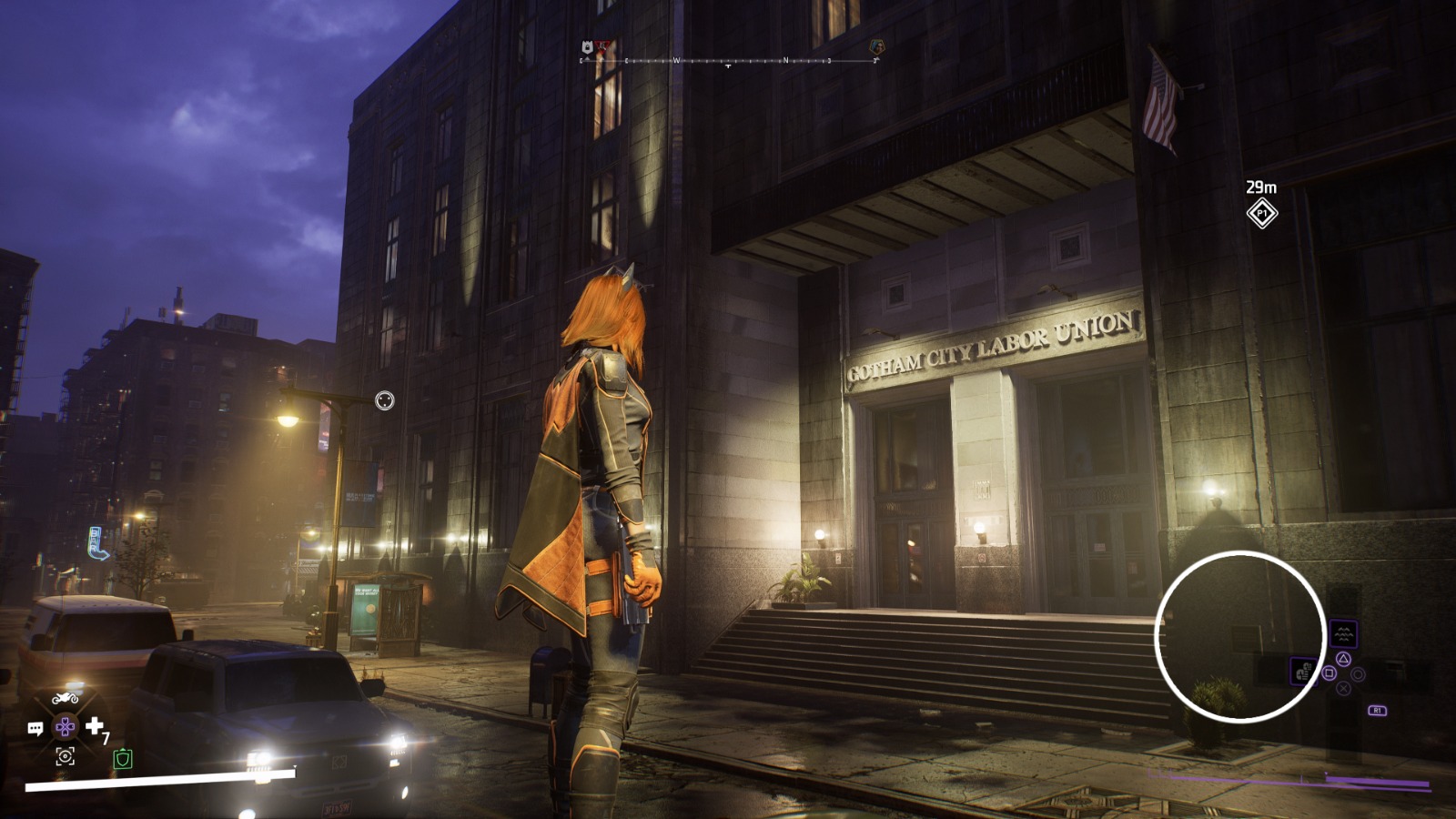Toggle the green shield buff icon
Screen dimensions: 1456x819
[x=123, y=758]
